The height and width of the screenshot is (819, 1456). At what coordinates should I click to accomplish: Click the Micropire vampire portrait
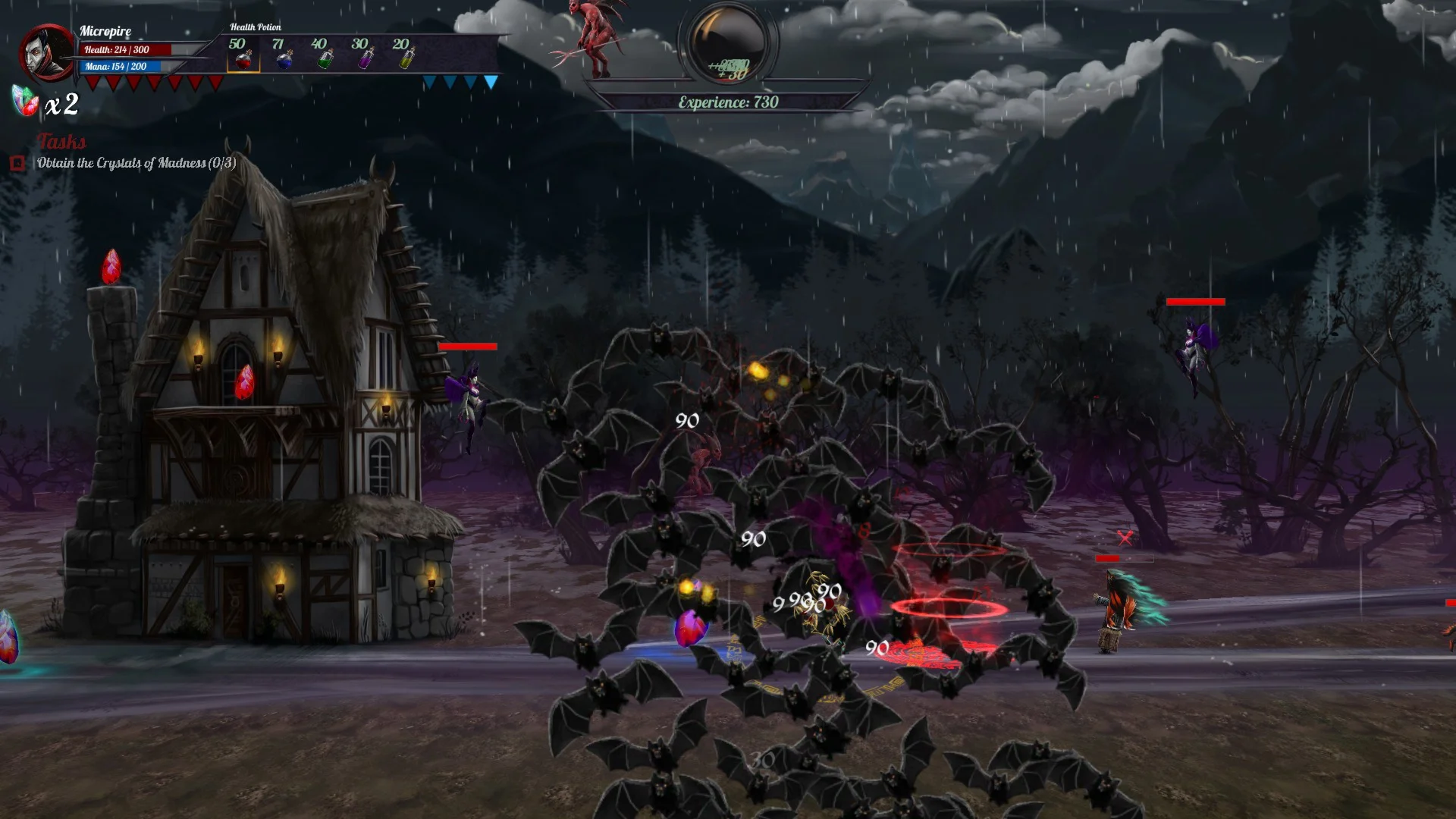47,52
